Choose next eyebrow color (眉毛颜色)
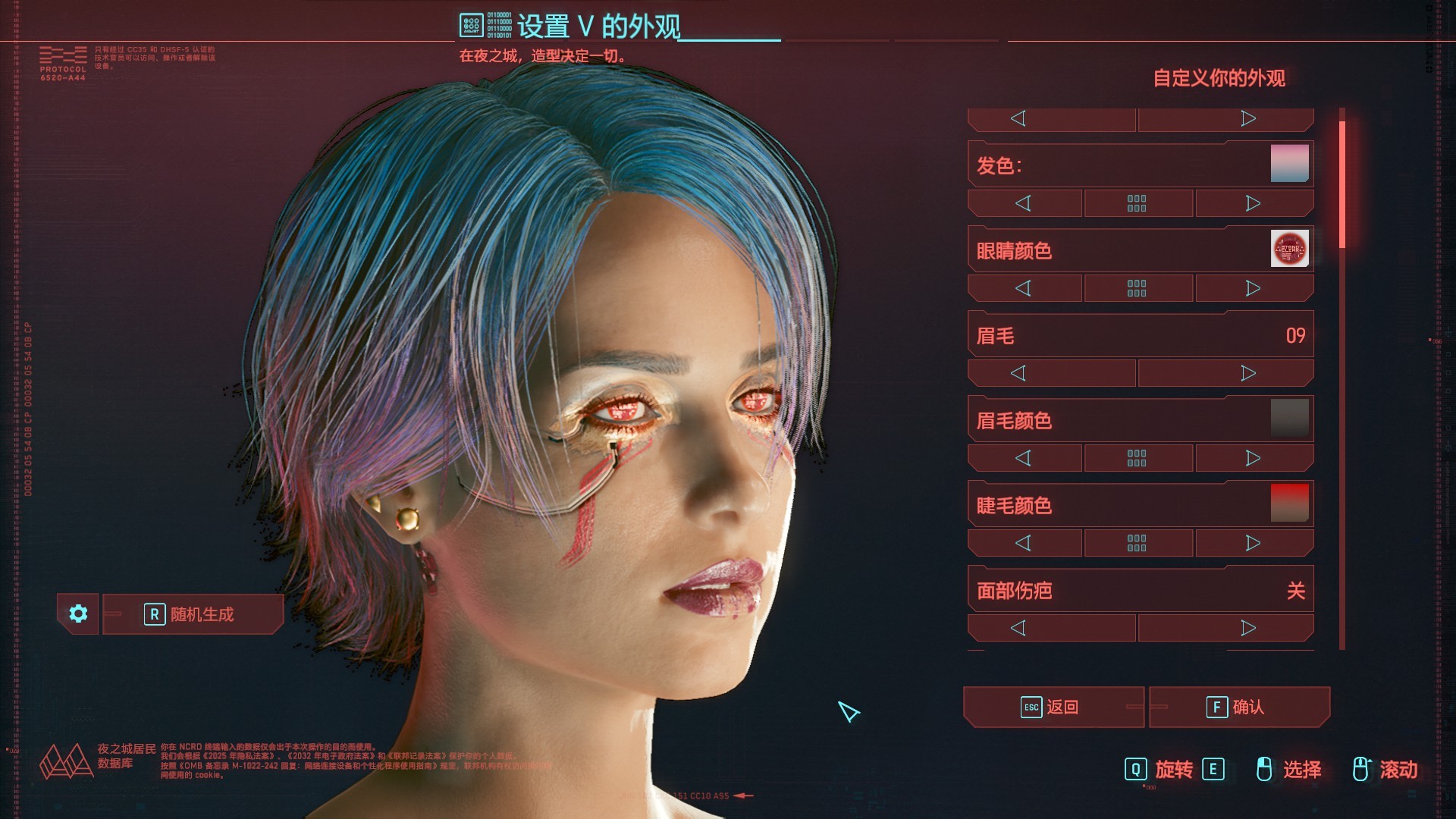Image resolution: width=1456 pixels, height=819 pixels. point(1254,458)
